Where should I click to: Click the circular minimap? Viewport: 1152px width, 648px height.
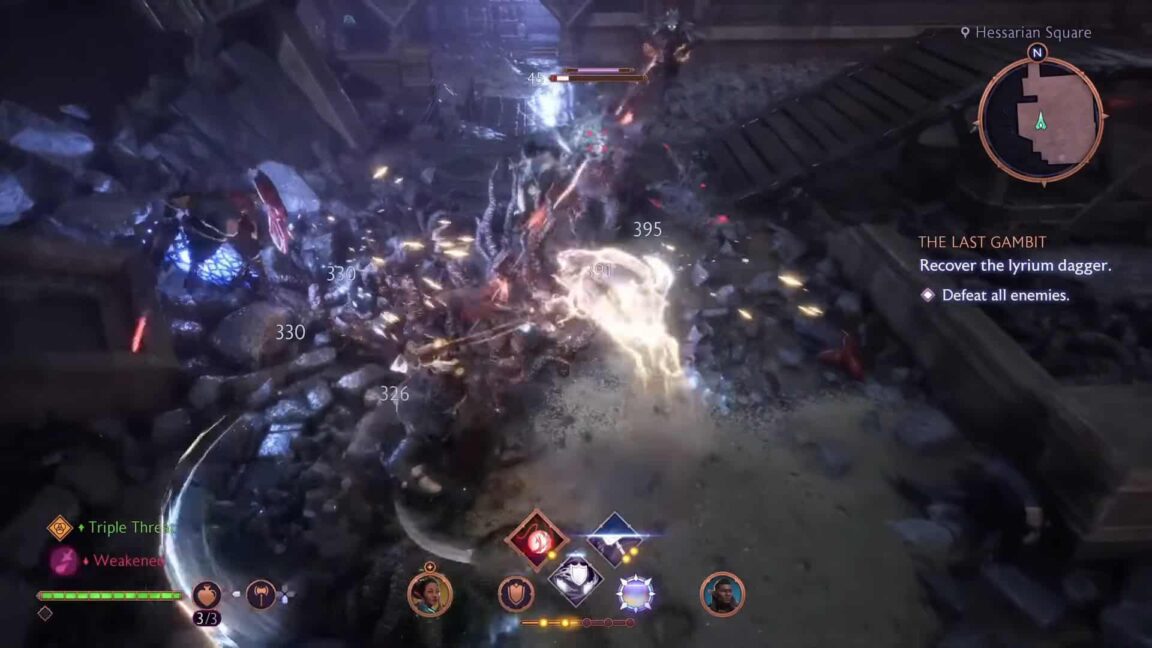(x=1040, y=119)
